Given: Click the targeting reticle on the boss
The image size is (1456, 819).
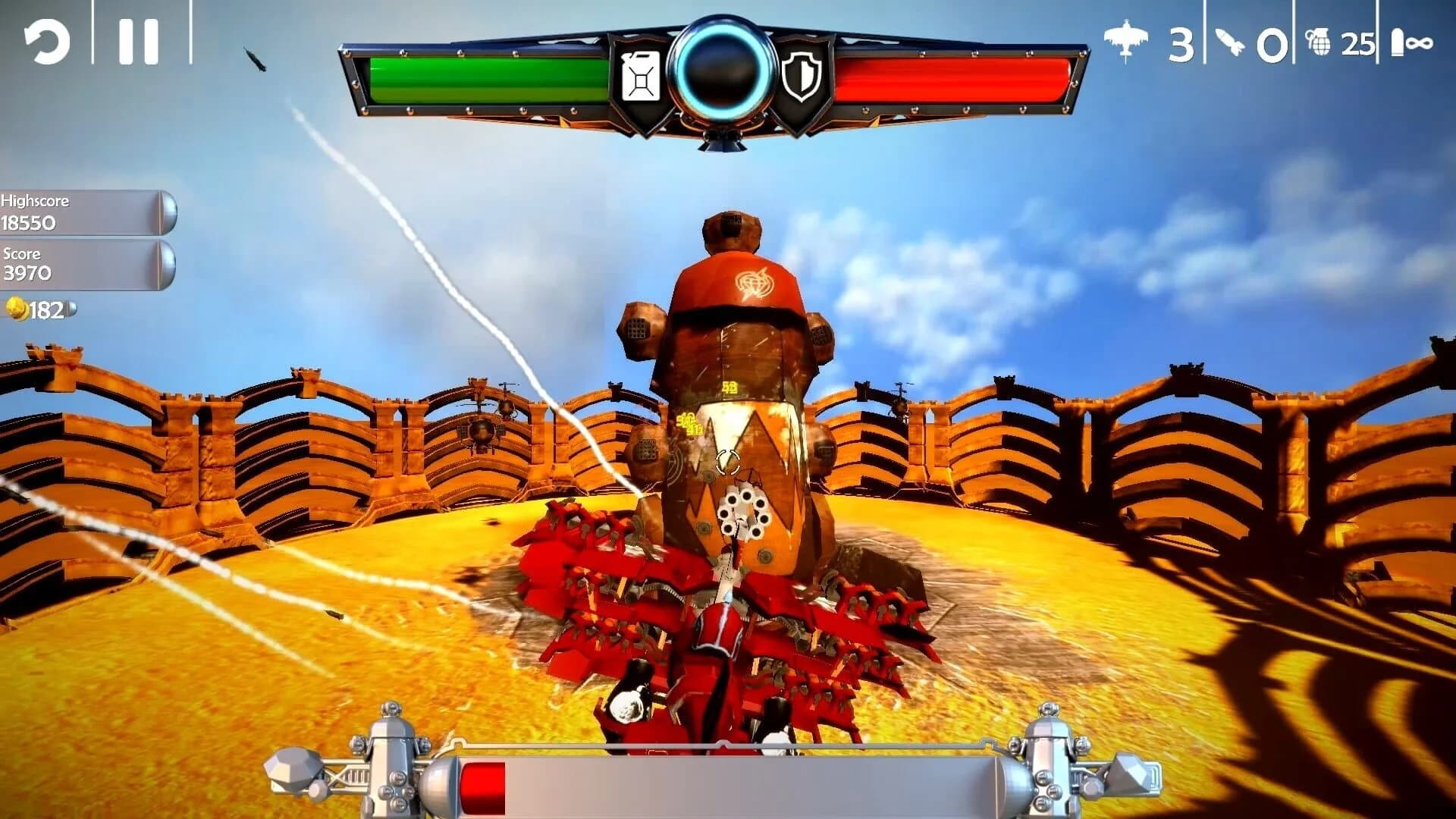Looking at the screenshot, I should (x=728, y=460).
